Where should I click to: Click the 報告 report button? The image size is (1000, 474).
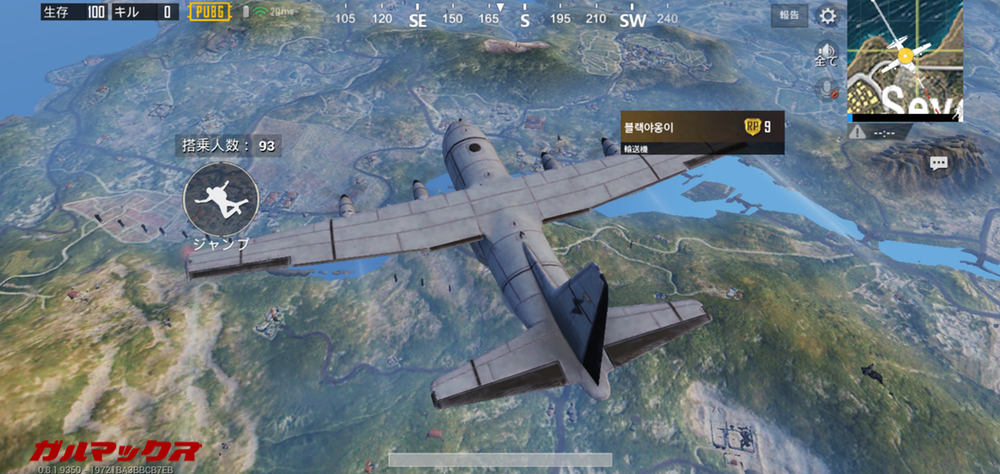pos(789,15)
